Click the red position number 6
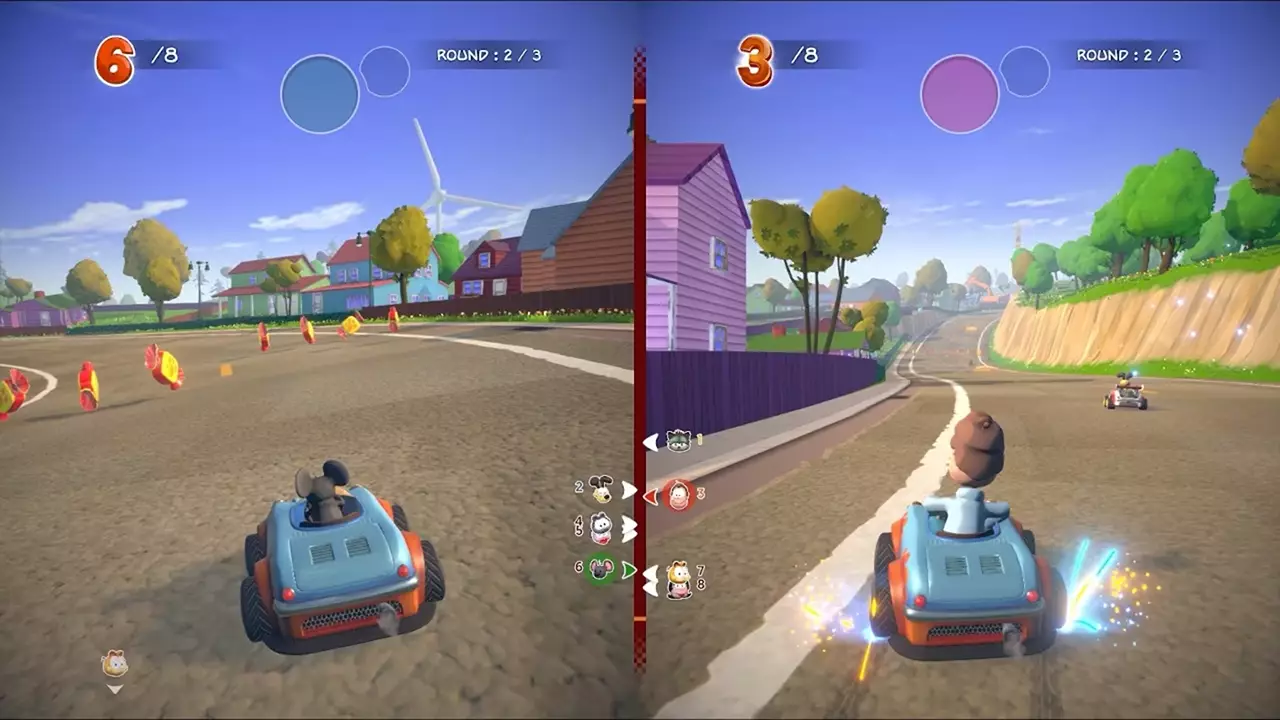This screenshot has height=720, width=1280. 117,59
